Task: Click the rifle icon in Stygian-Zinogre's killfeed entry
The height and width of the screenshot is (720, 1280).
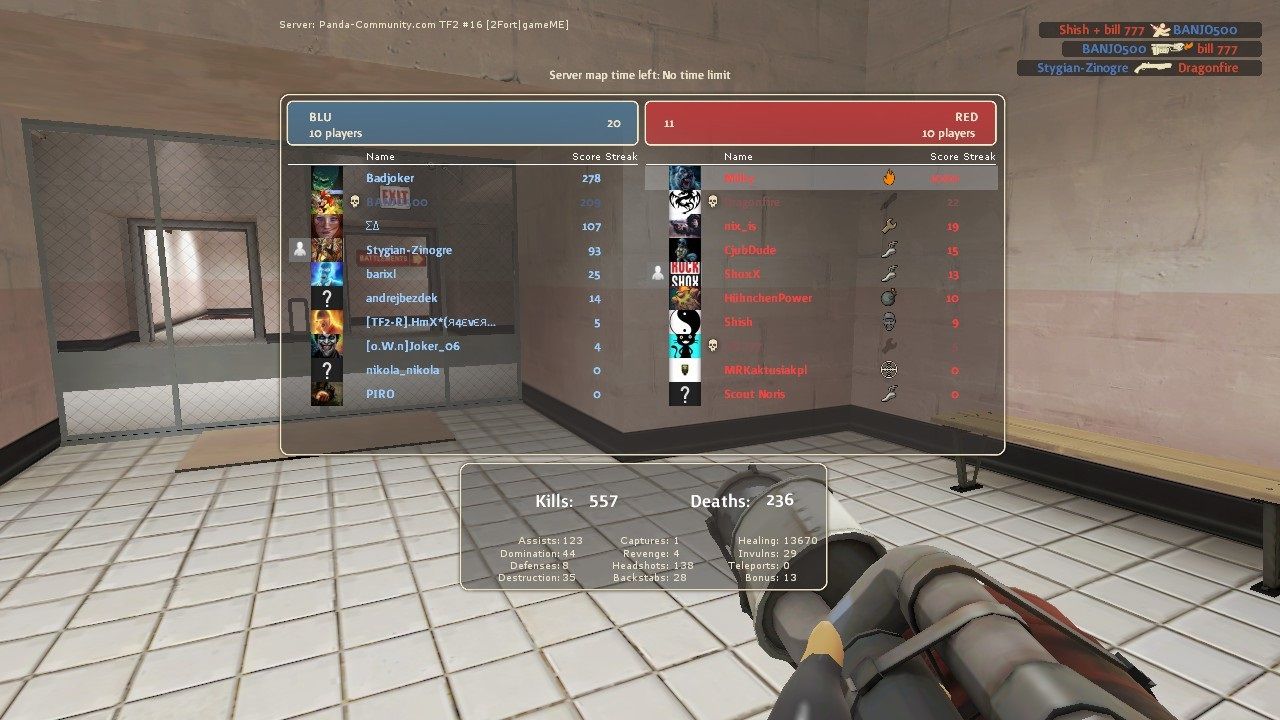Action: 1154,67
